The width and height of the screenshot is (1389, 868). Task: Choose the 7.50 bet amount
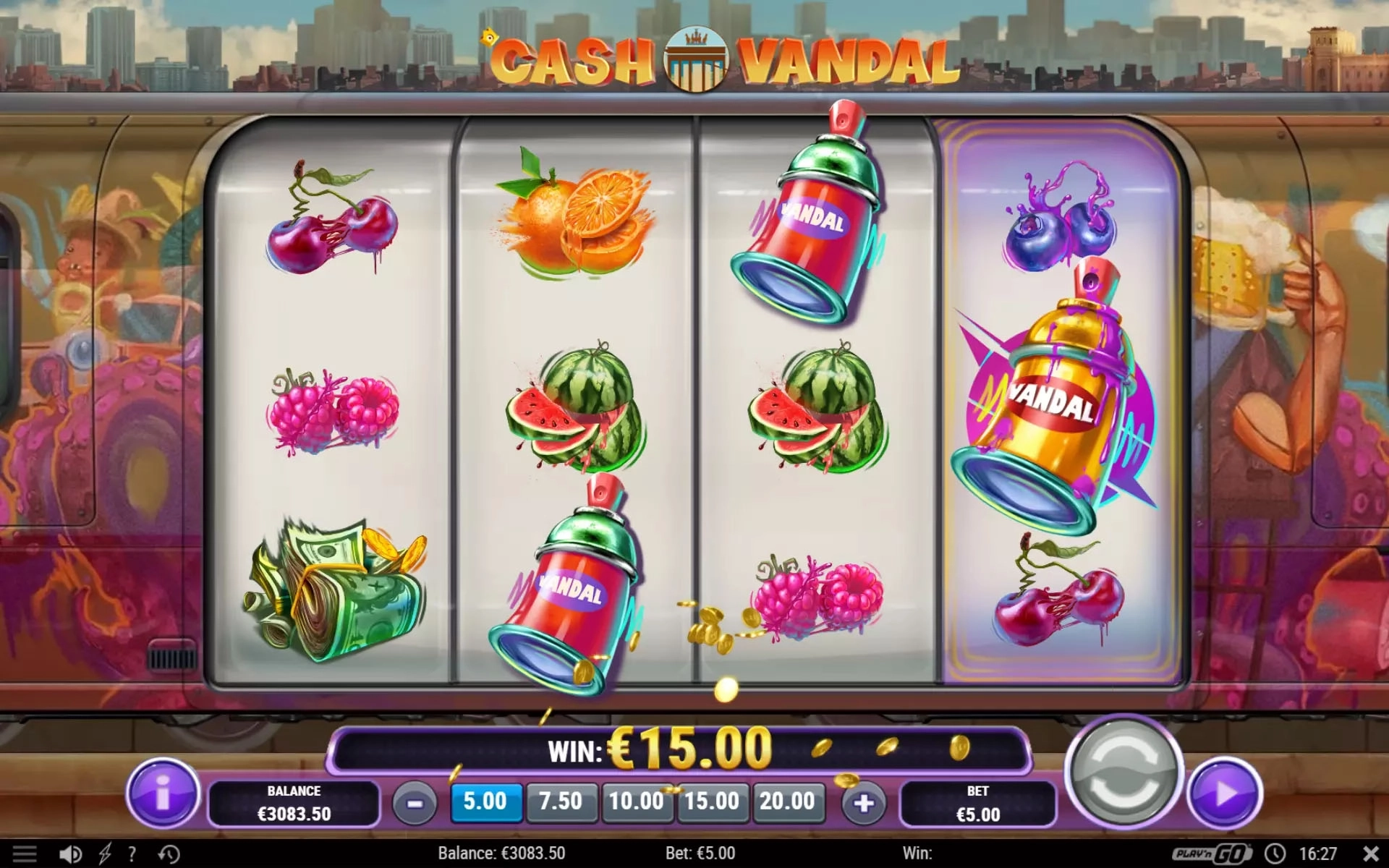click(561, 801)
